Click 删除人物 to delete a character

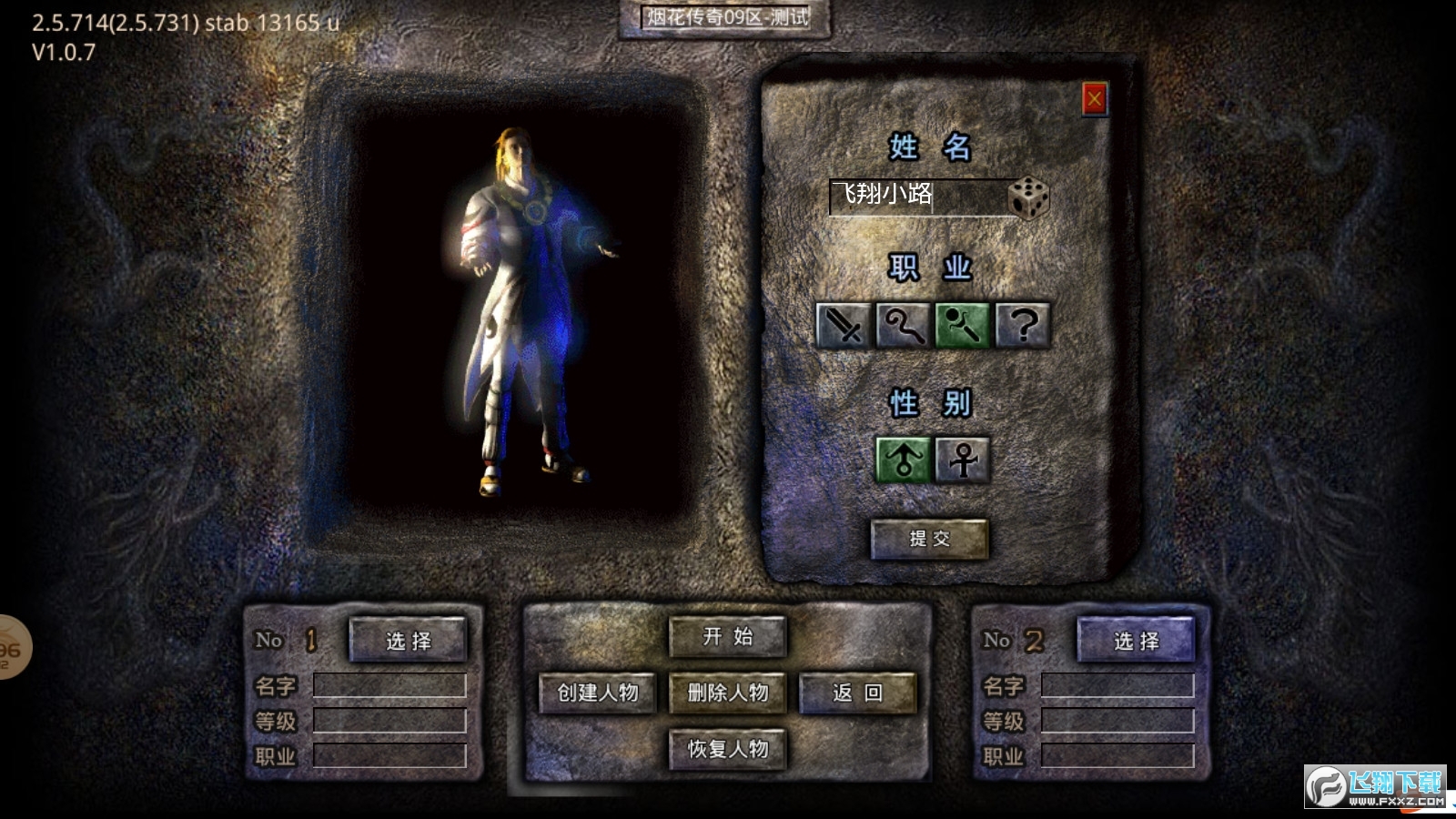tap(727, 693)
